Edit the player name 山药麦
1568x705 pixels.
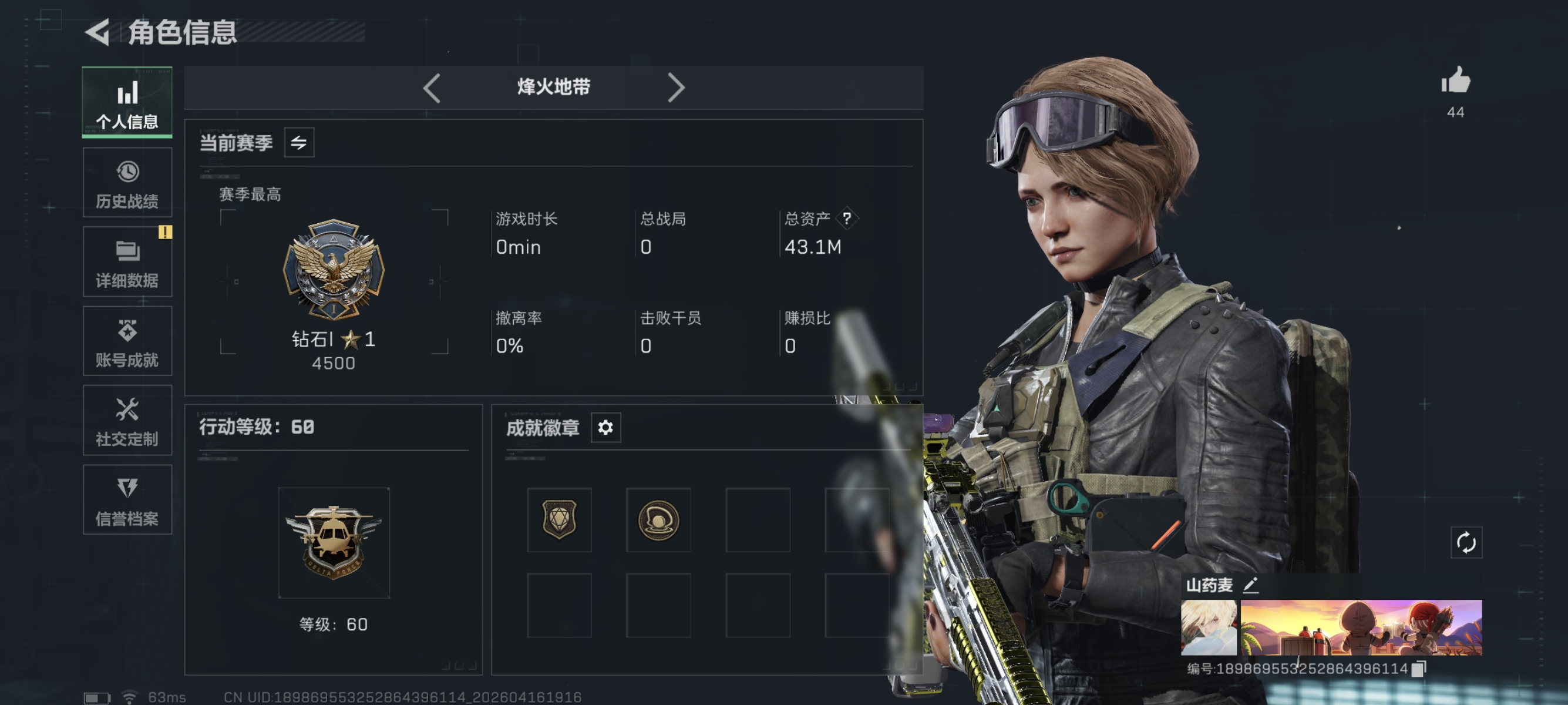click(x=1250, y=586)
